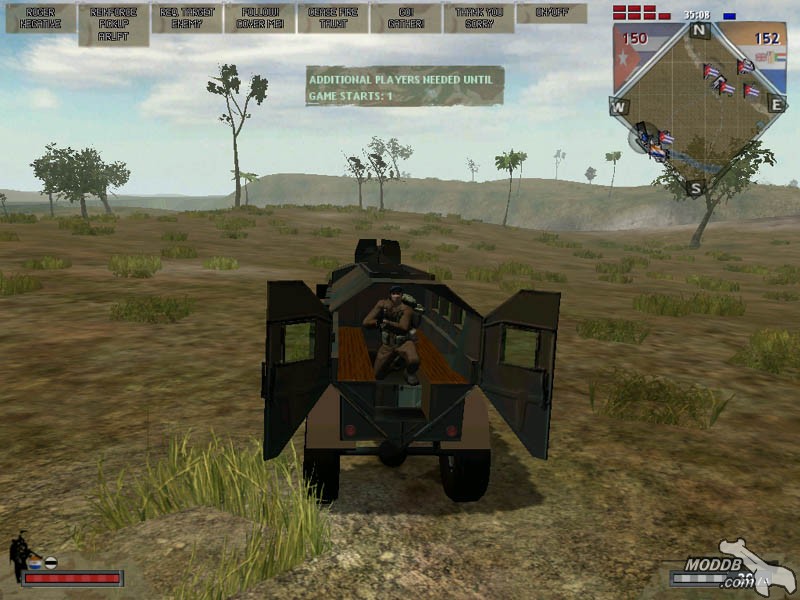Pick the Req. Target Enemy radio command

point(187,18)
